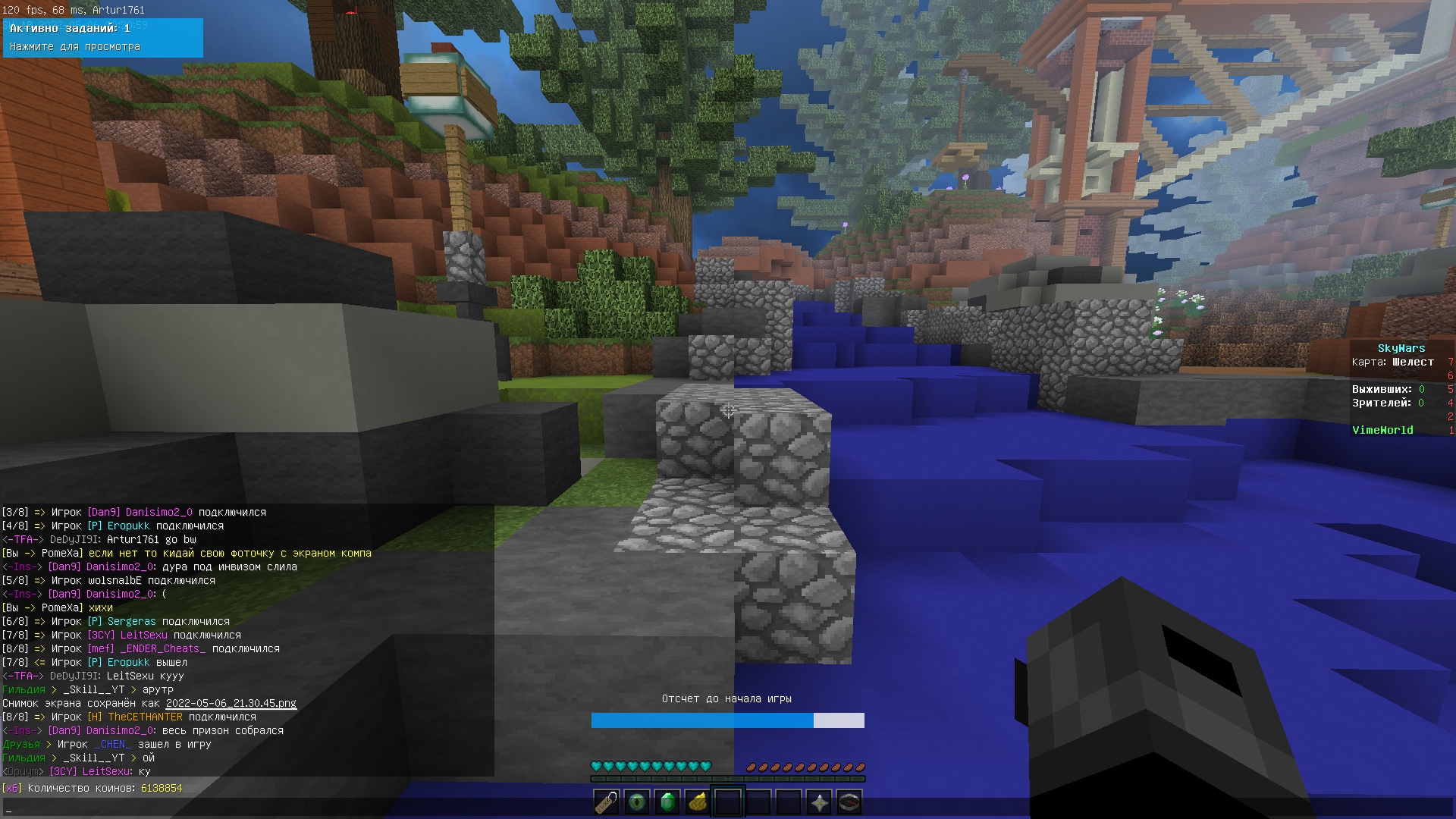The image size is (1456, 819).
Task: Select the gold nuggets hotbar slot
Action: click(x=698, y=802)
